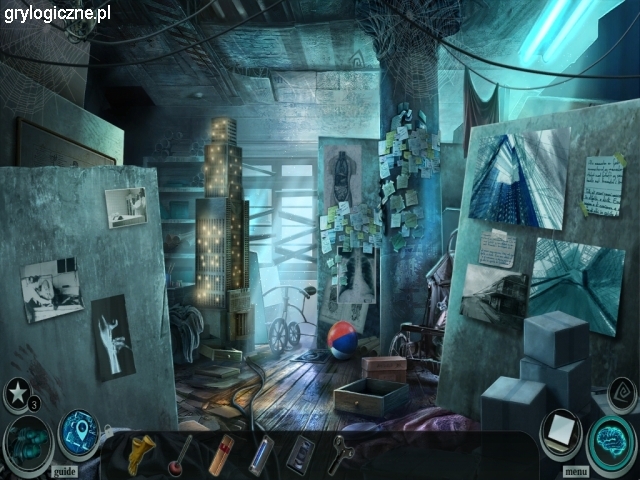640x480 pixels.
Task: Open the menu button
Action: click(x=576, y=470)
